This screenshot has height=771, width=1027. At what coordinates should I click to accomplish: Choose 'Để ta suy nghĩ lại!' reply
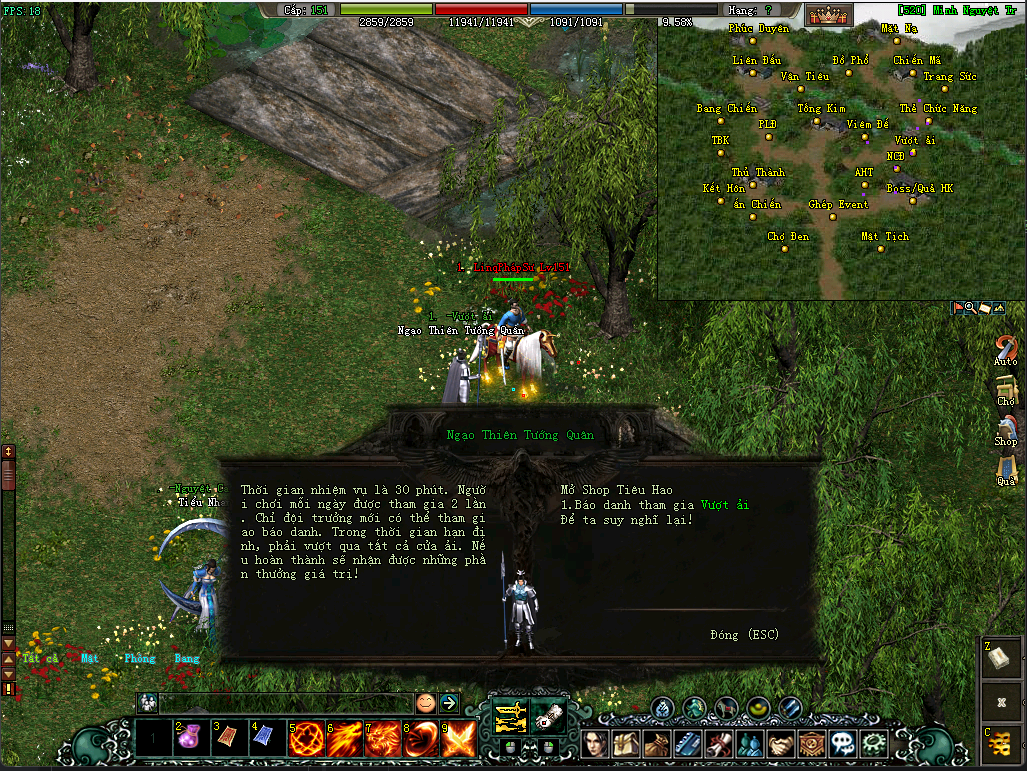[626, 520]
